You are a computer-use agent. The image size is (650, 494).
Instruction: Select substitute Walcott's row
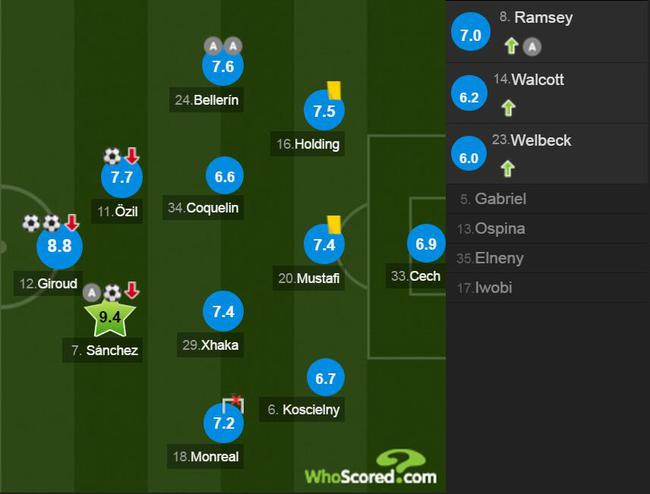[548, 94]
